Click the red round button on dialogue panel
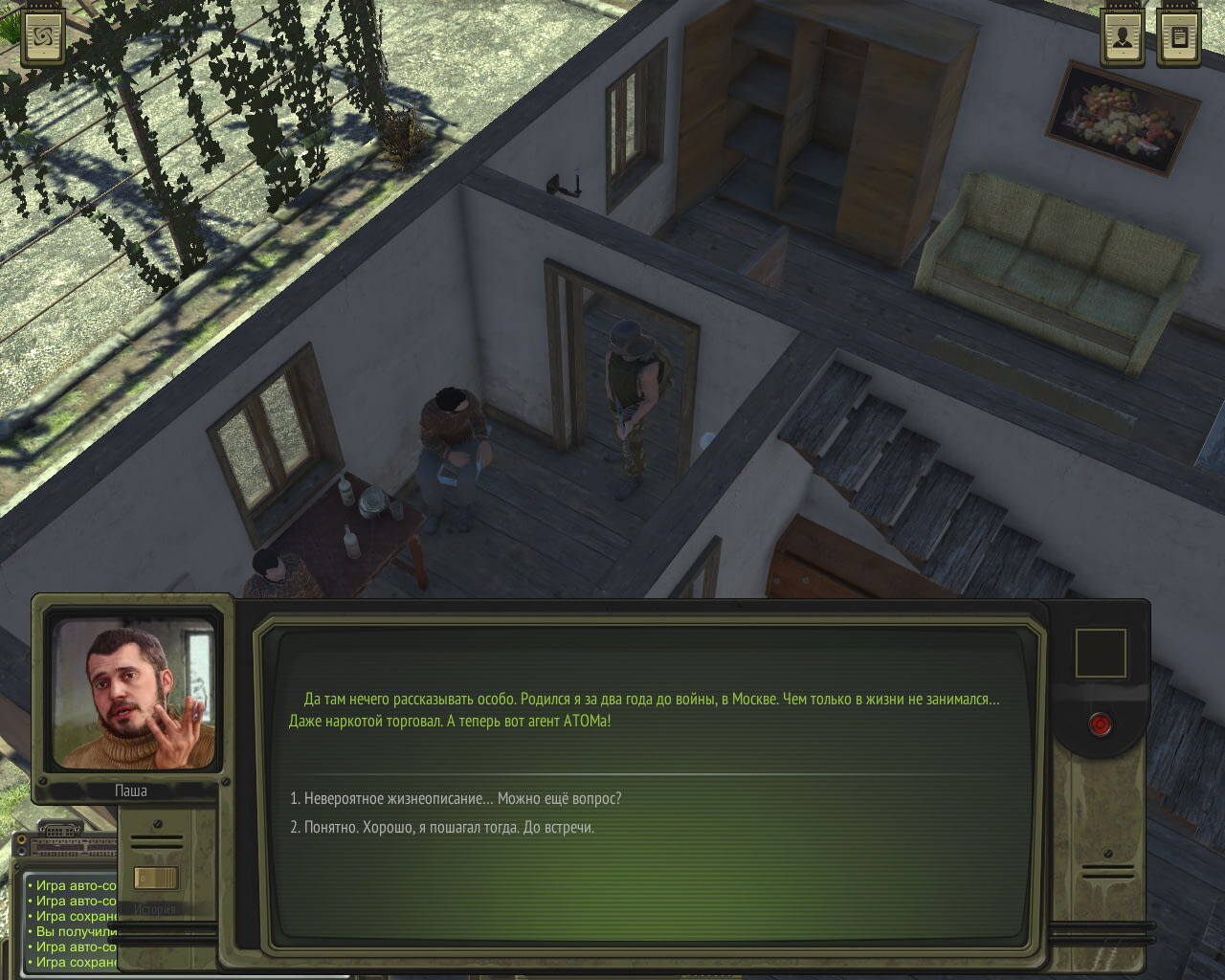The height and width of the screenshot is (980, 1225). [x=1100, y=724]
